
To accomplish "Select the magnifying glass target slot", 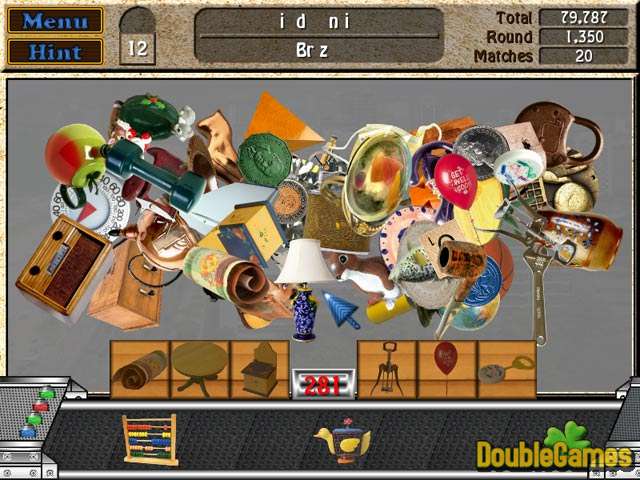I will (506, 371).
